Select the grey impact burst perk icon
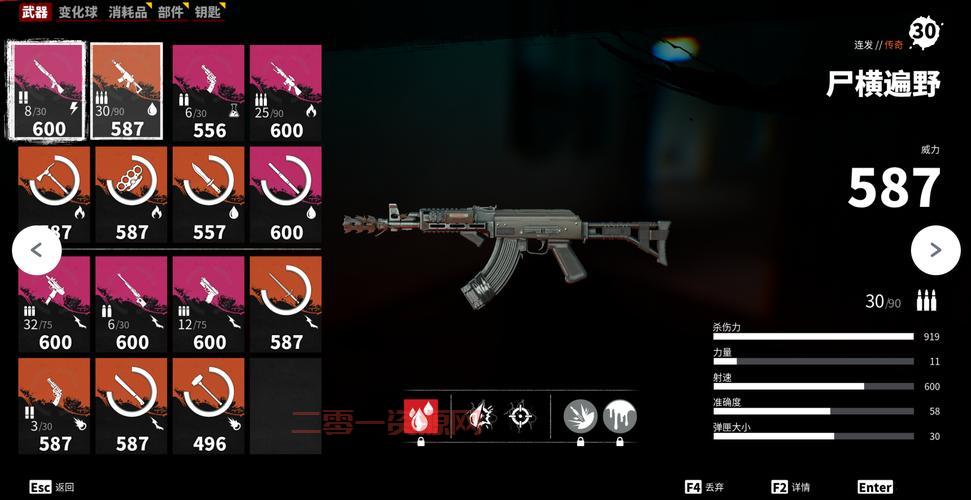This screenshot has height=500, width=971. (580, 416)
